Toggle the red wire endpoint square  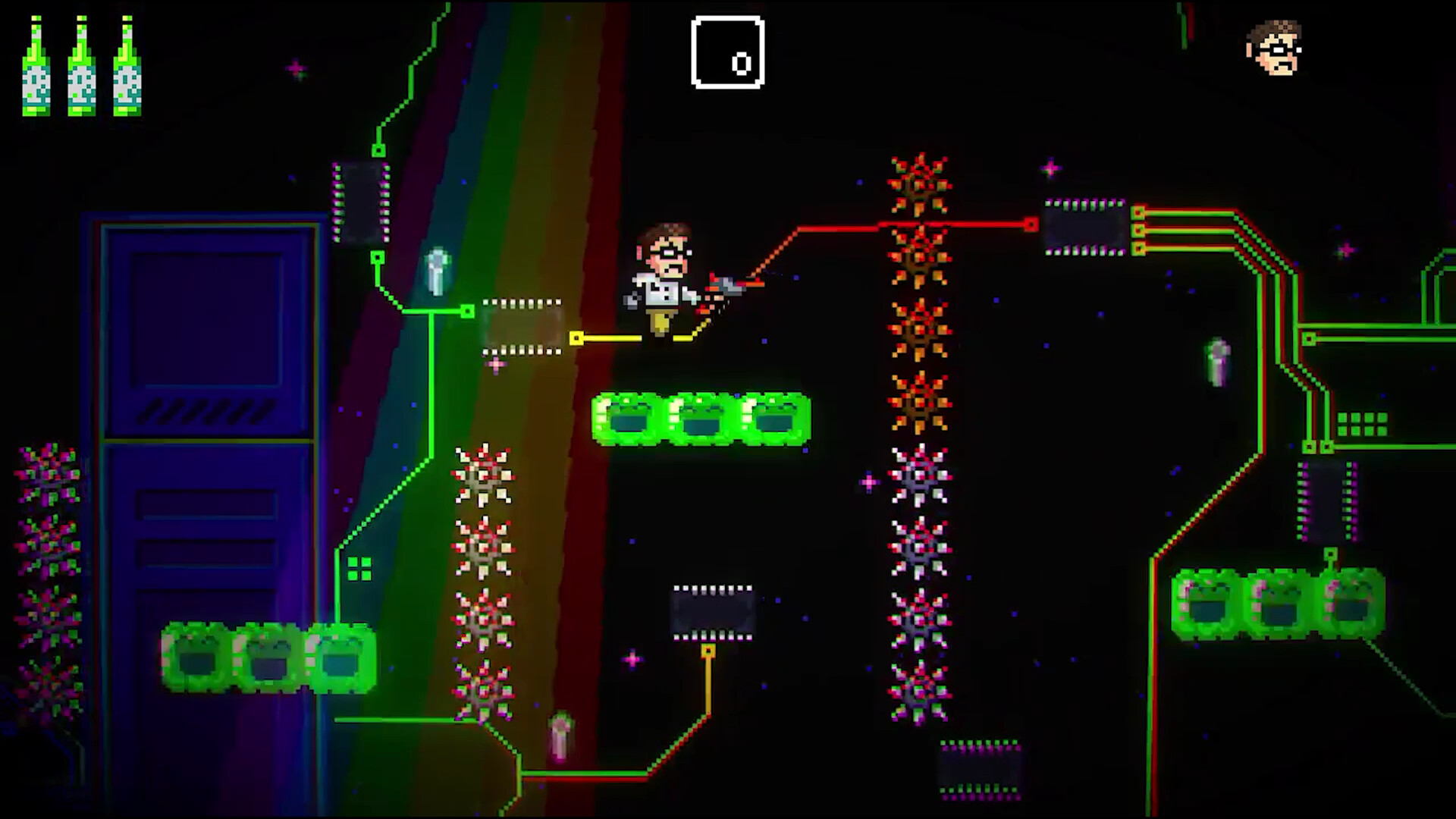point(1031,224)
